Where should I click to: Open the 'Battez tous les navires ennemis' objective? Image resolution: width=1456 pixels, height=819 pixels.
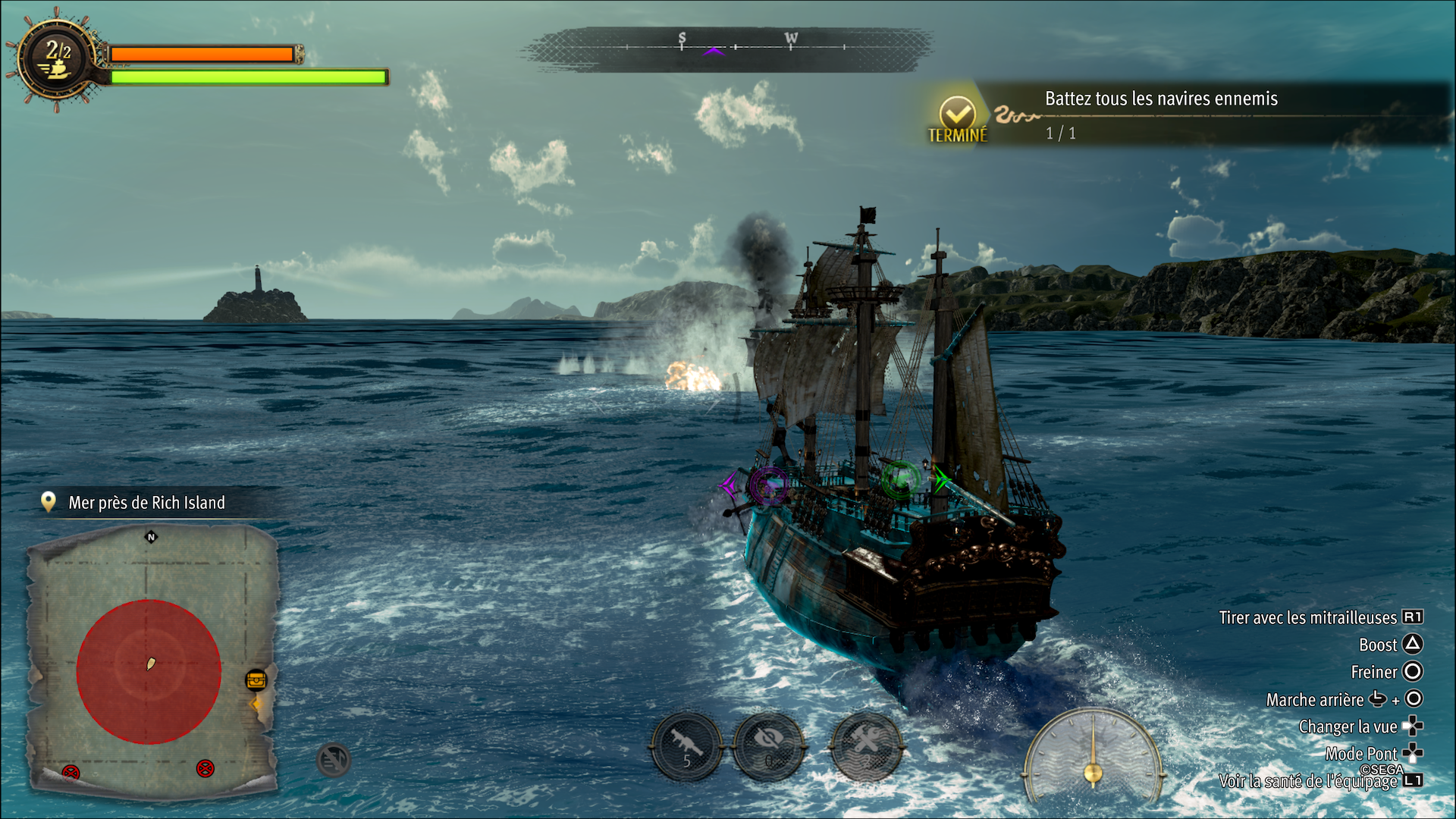pos(1160,99)
